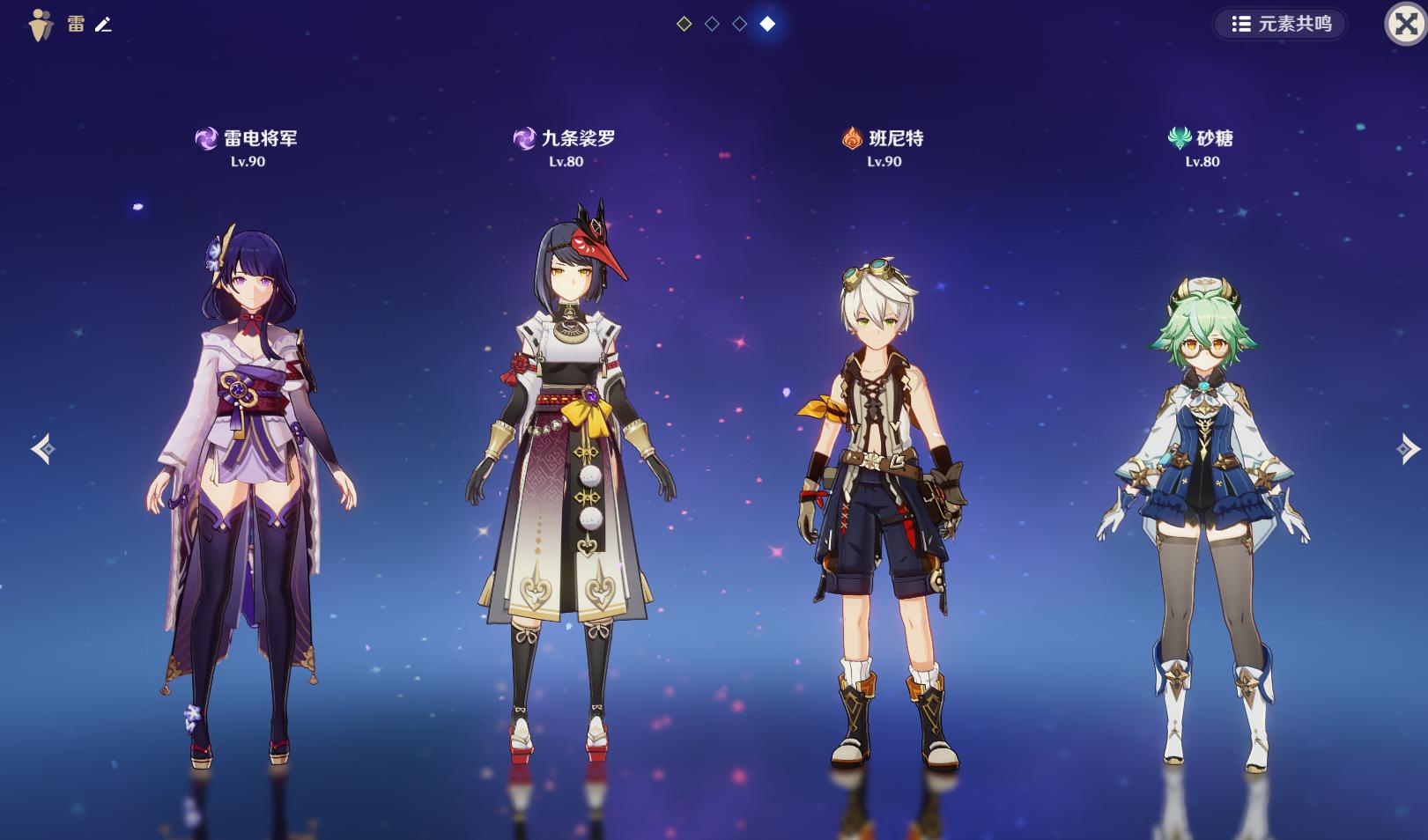The image size is (1428, 840).
Task: Select the first party page diamond
Action: click(684, 24)
